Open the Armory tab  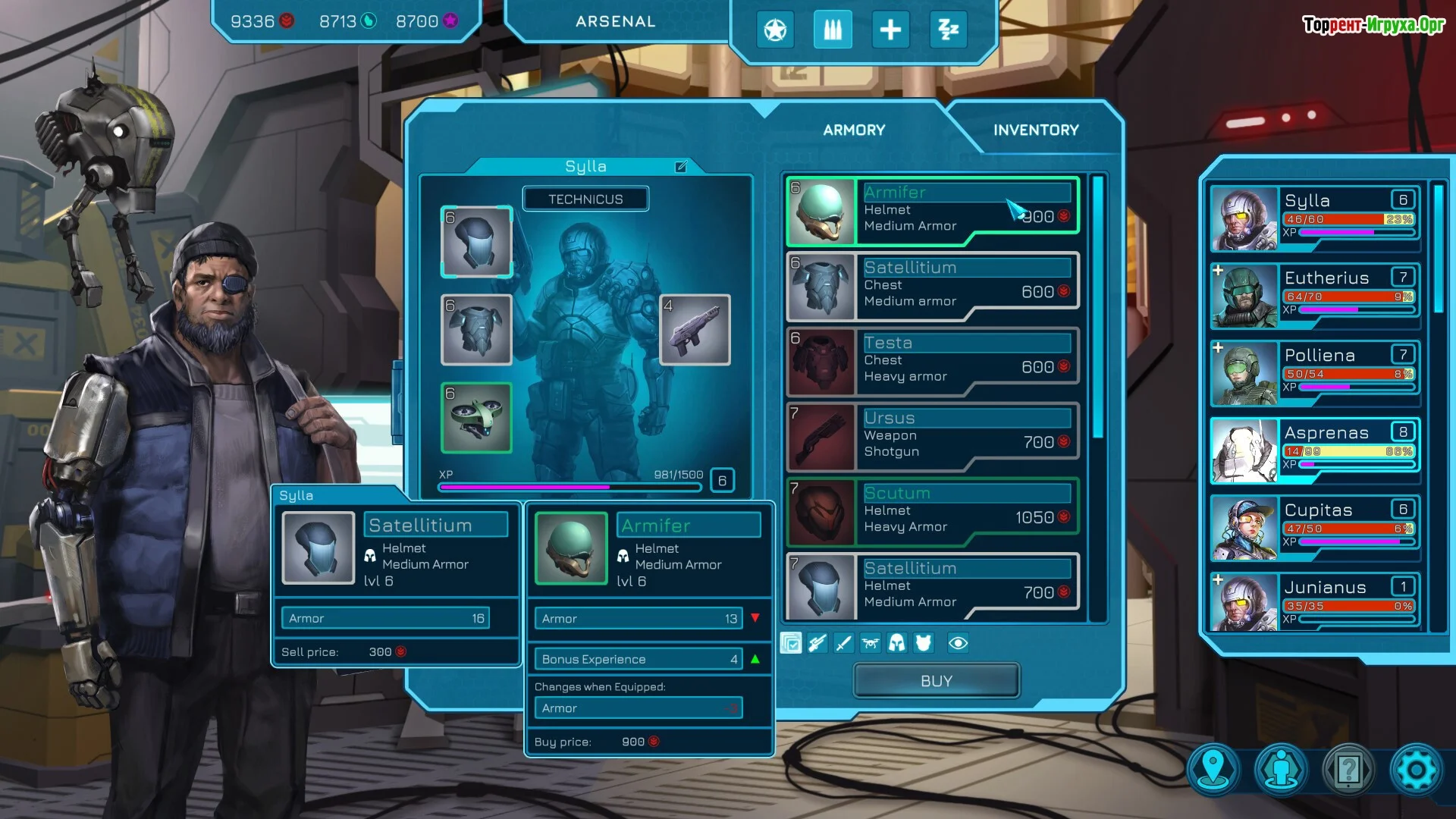(854, 130)
